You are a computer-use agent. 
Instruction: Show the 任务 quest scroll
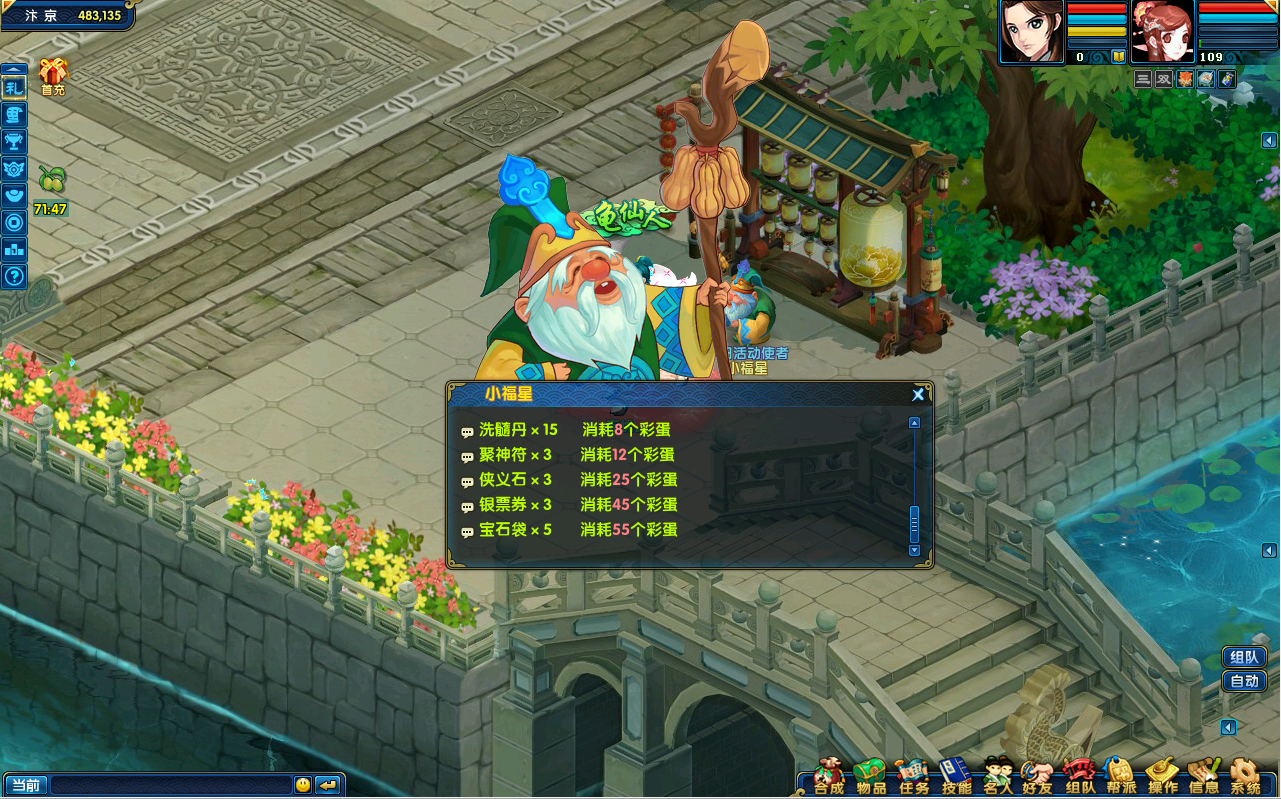pyautogui.click(x=913, y=776)
